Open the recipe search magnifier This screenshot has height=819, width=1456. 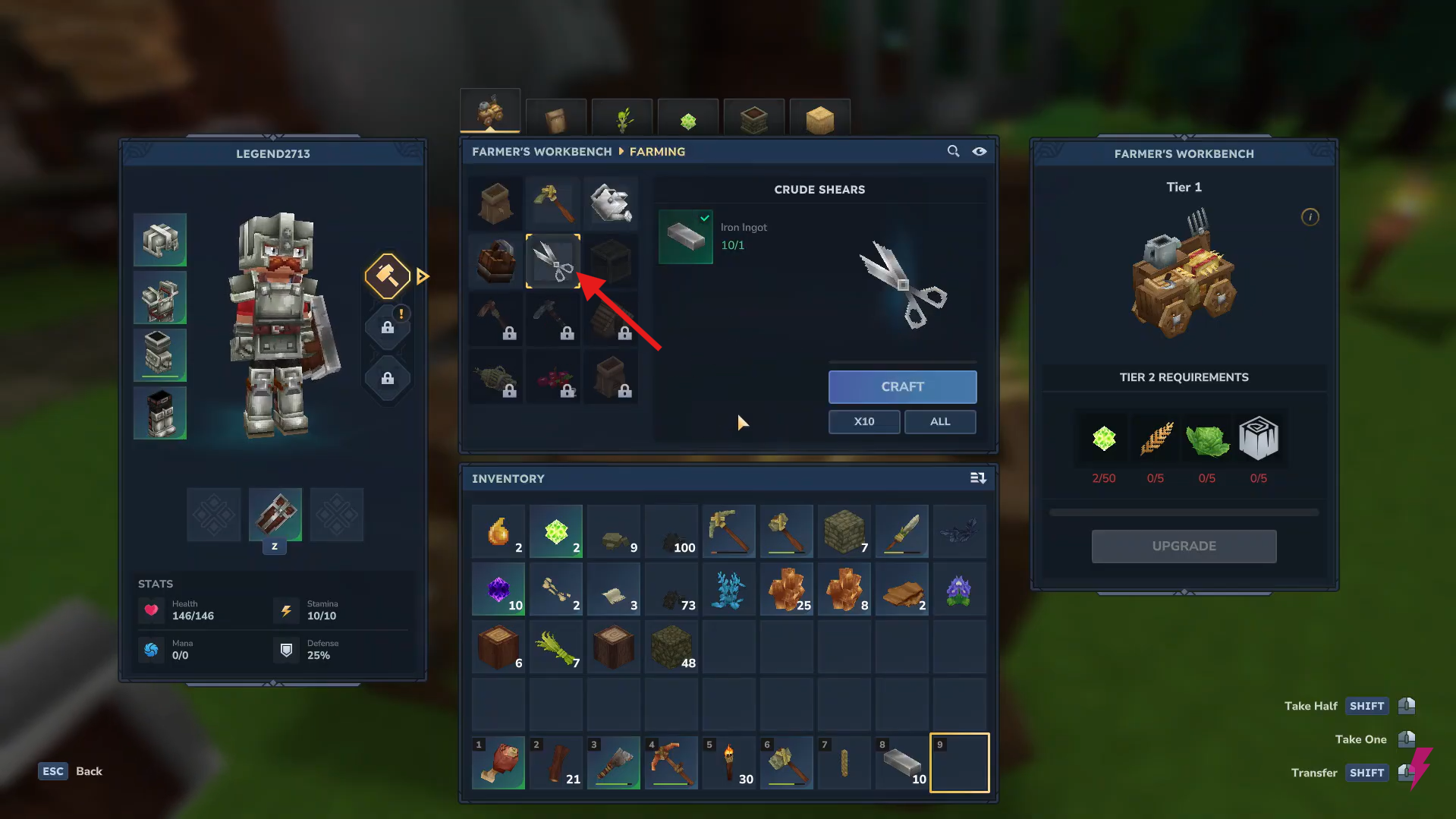pyautogui.click(x=953, y=151)
